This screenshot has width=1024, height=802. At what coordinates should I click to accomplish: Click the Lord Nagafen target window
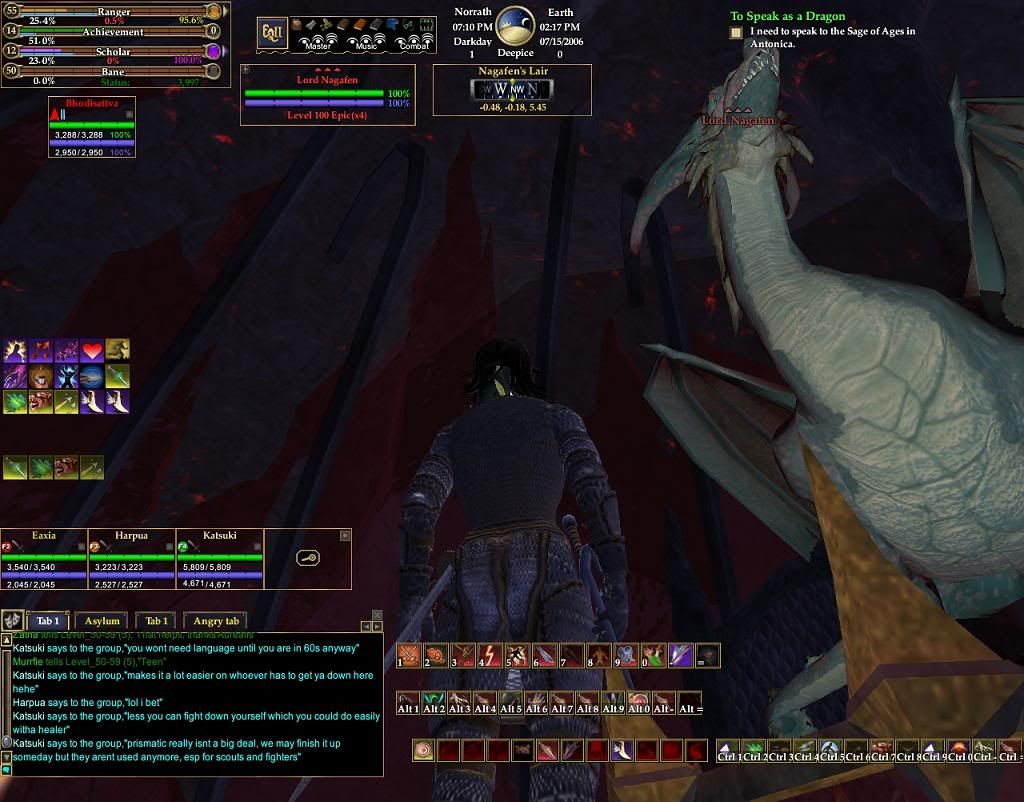[x=327, y=95]
